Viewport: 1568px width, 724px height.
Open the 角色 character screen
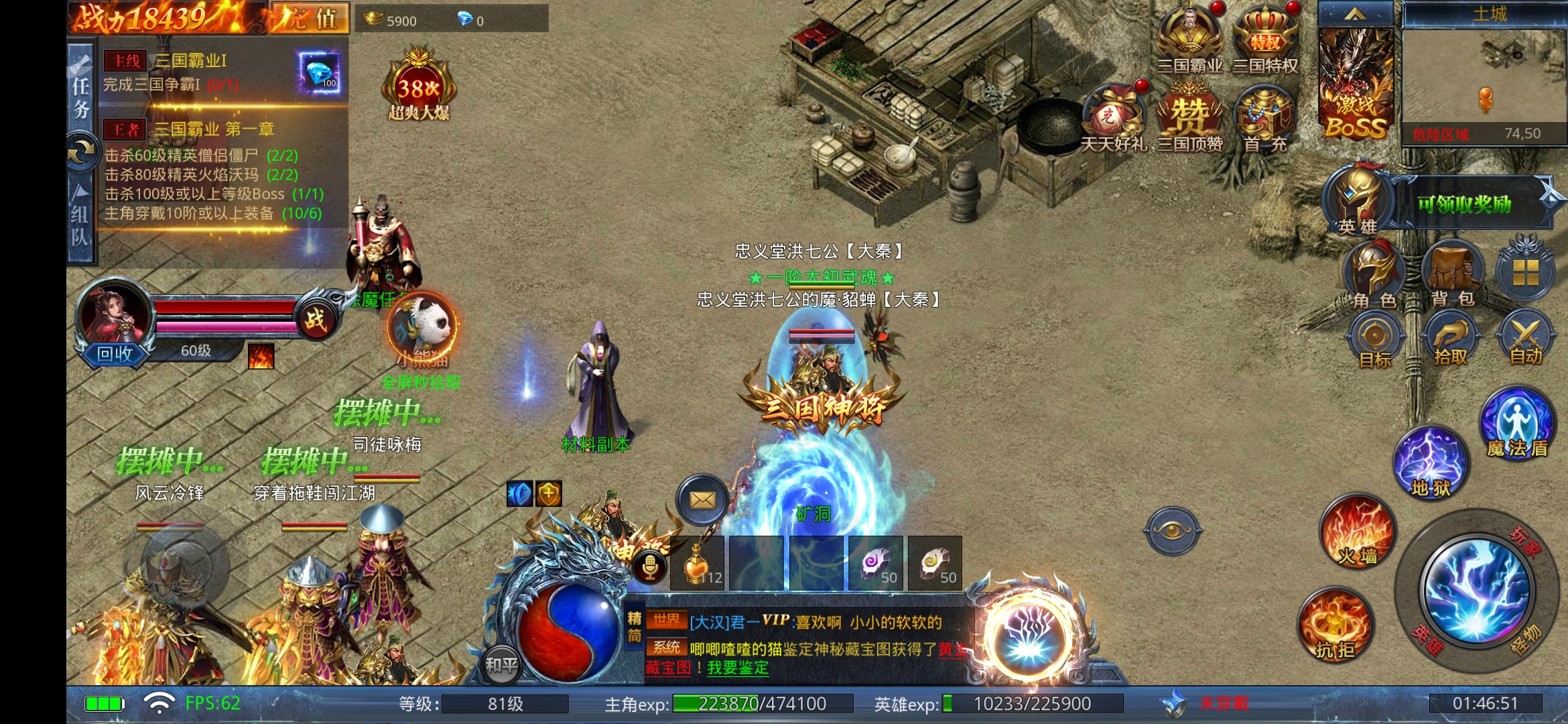(1373, 276)
